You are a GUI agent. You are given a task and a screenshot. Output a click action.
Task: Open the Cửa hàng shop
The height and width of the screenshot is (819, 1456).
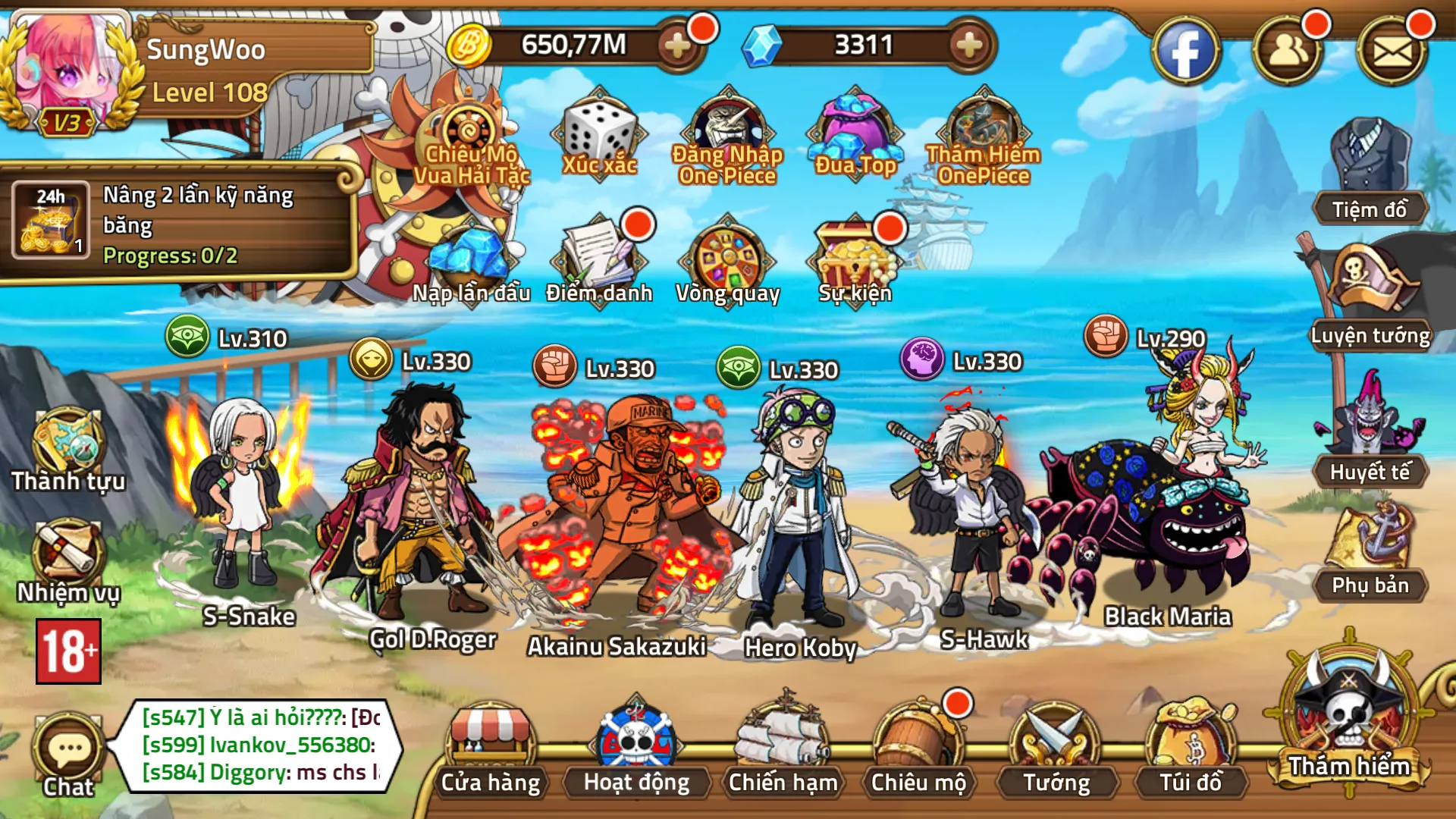point(491,751)
